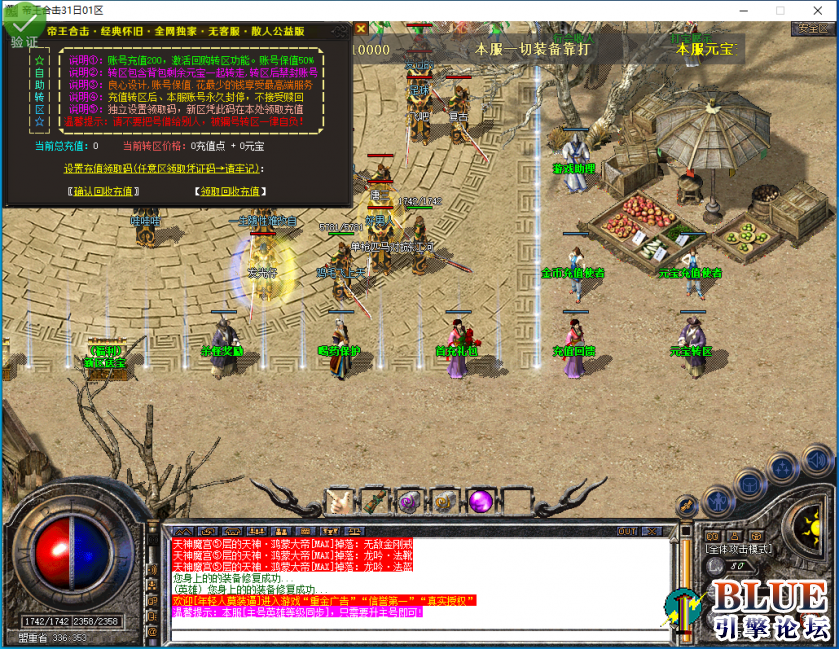This screenshot has height=649, width=839.
Task: Click the OUT button above chat
Action: point(627,531)
